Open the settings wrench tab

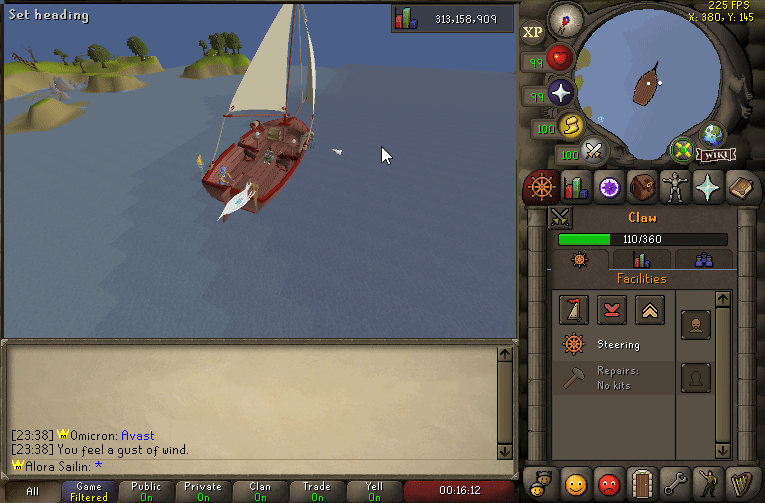click(676, 482)
